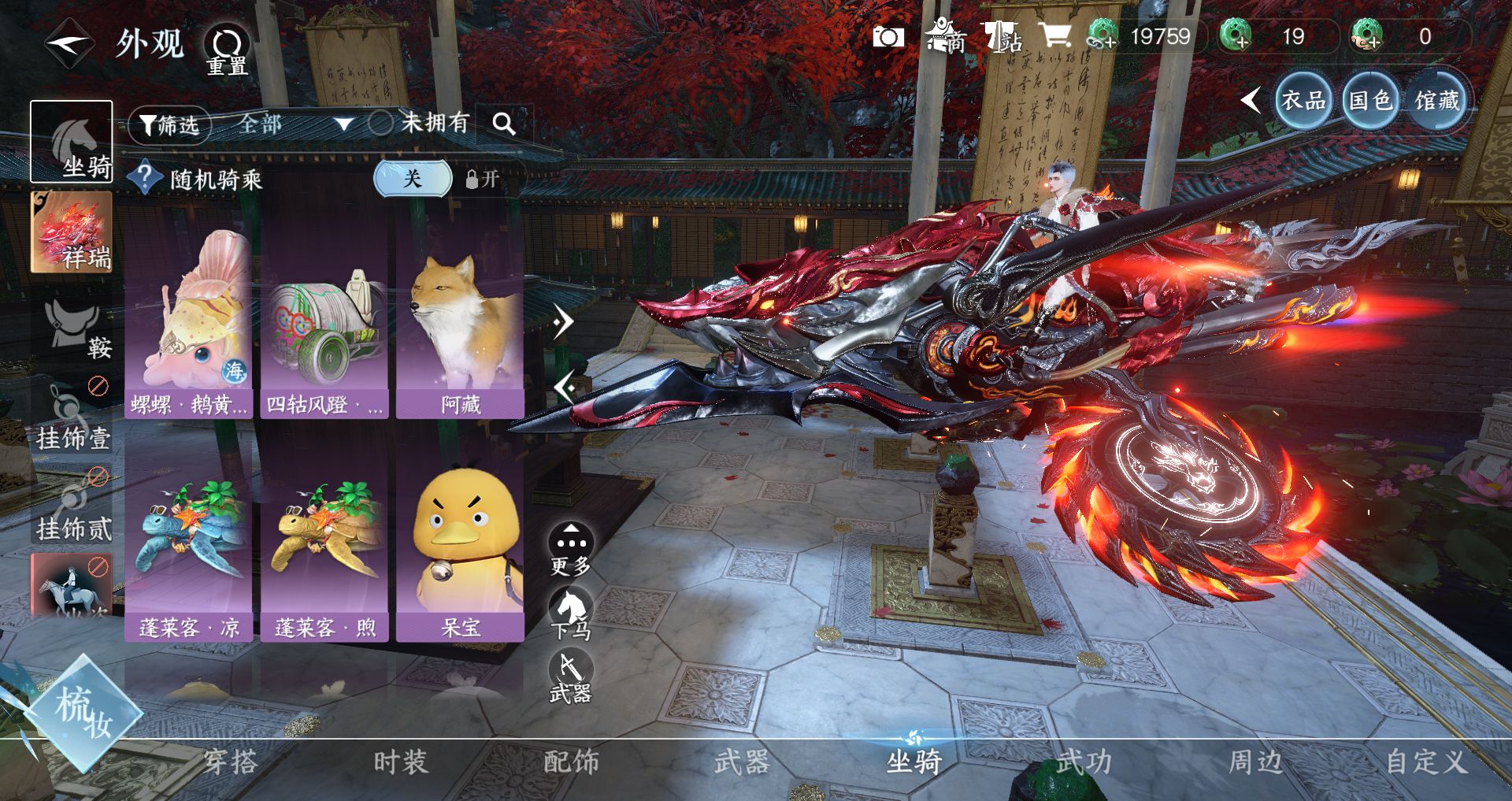1512x801 pixels.
Task: Dismount using the 下马 button
Action: coord(570,614)
